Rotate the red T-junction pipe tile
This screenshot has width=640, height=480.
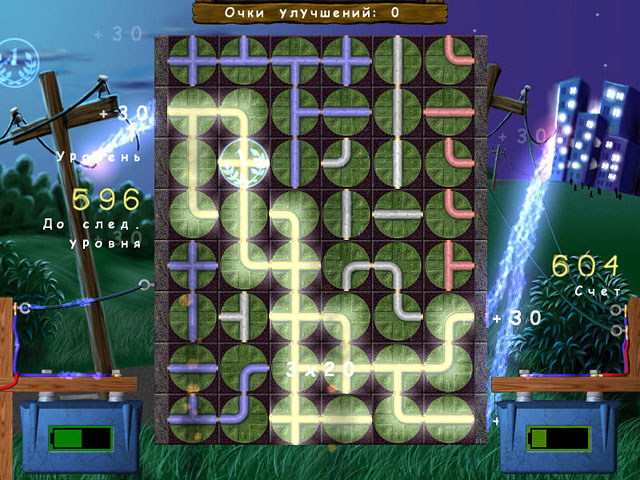pos(448,263)
